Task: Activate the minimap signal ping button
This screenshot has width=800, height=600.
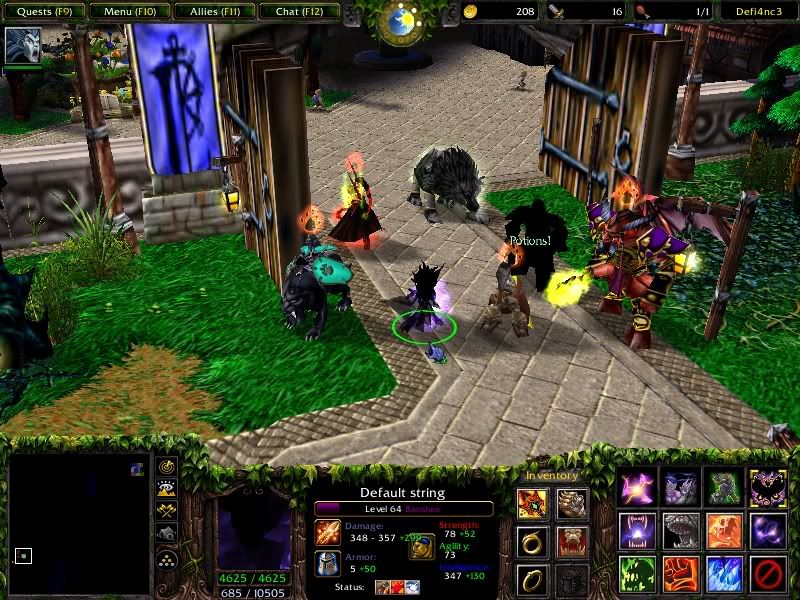Action: (x=167, y=466)
